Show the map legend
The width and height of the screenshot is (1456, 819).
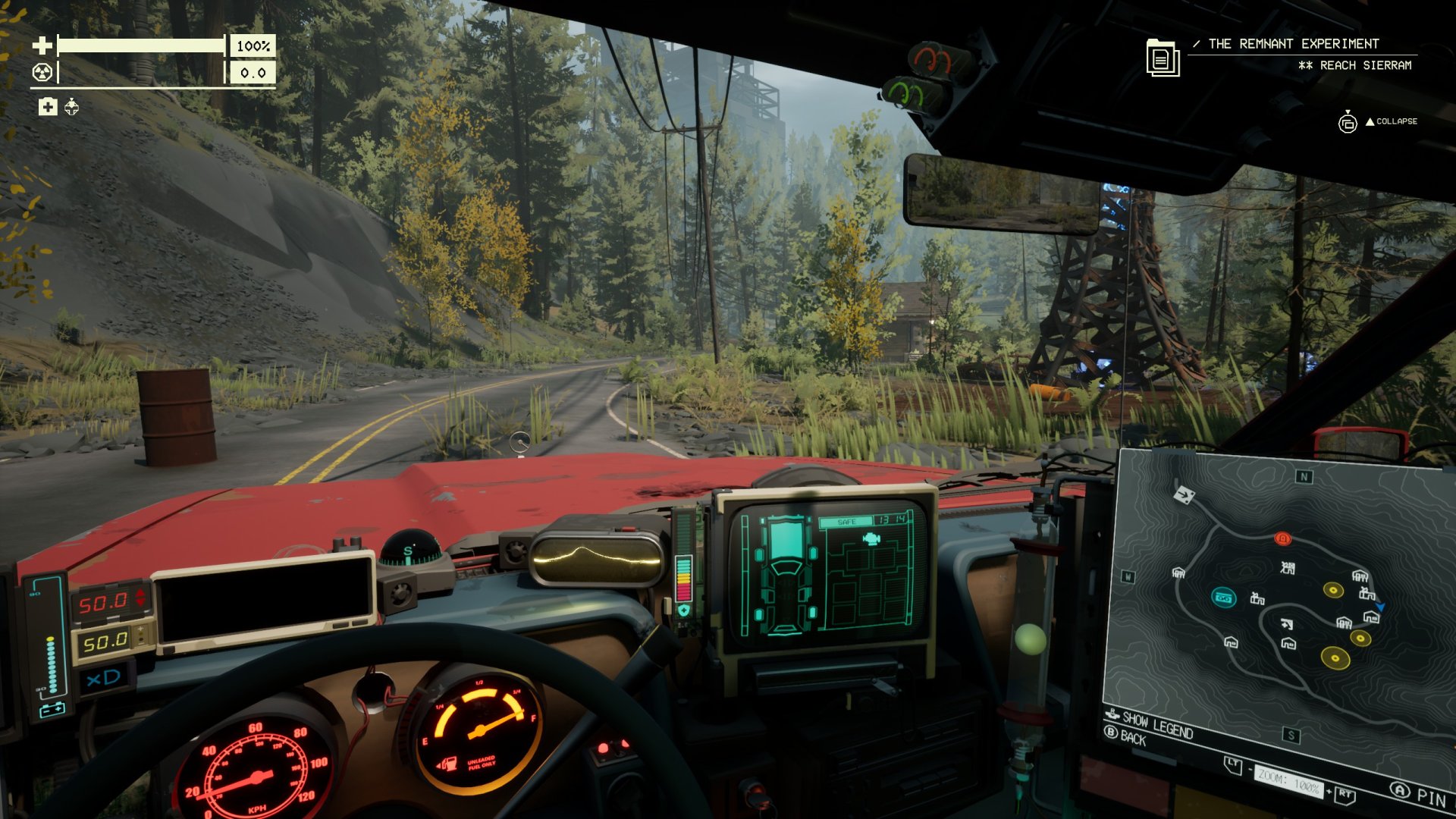1157,723
